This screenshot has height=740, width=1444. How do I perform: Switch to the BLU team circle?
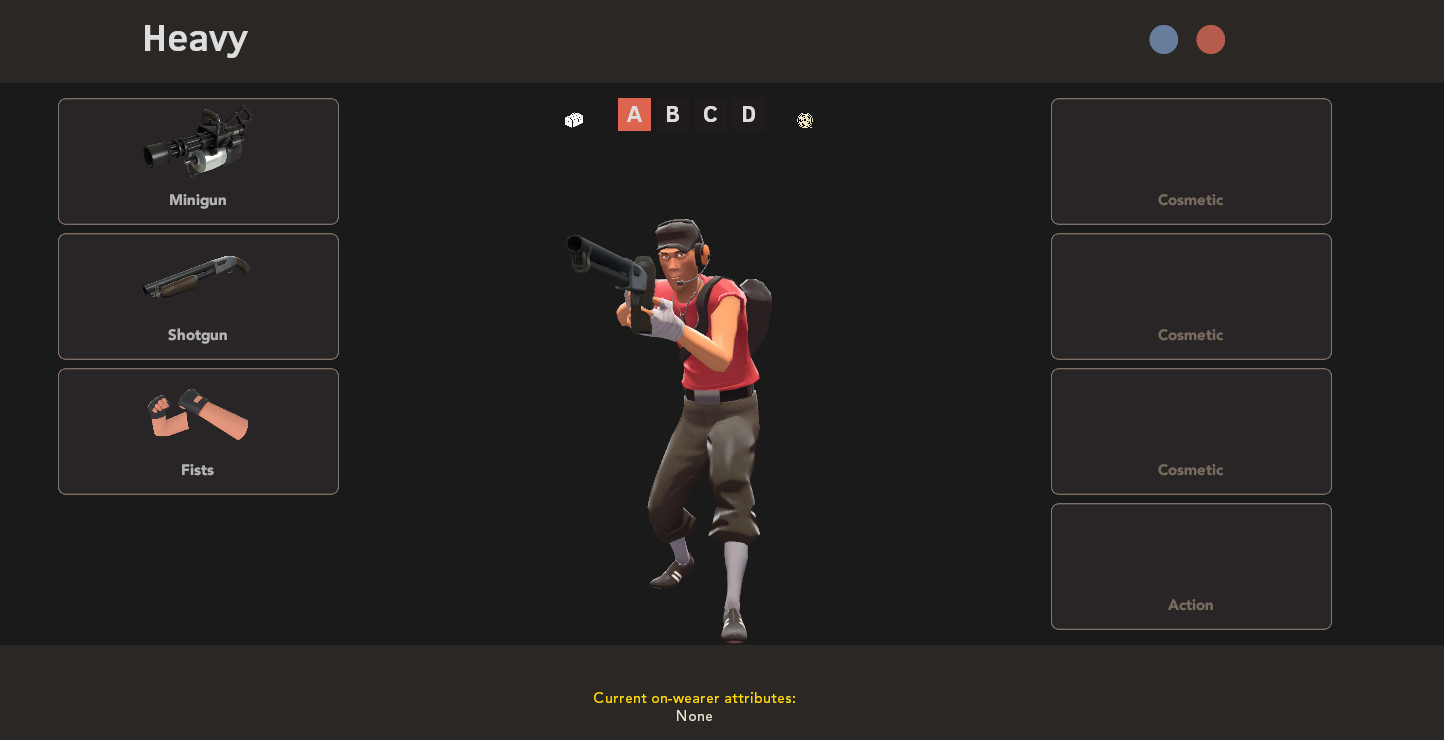[1163, 39]
